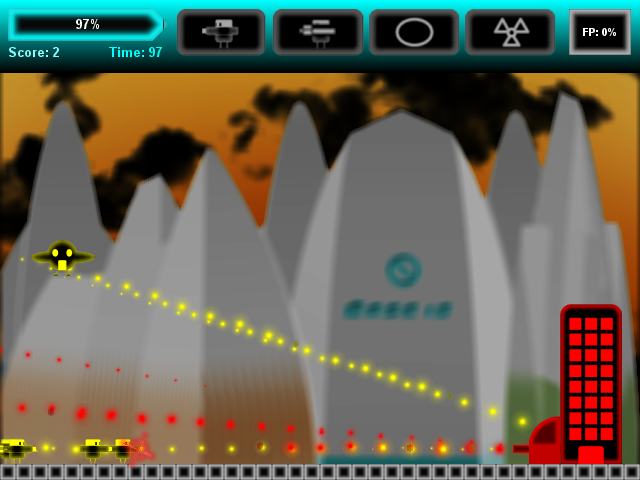Image resolution: width=640 pixels, height=480 pixels.
Task: Click the FP: 0% box
Action: pos(599,32)
